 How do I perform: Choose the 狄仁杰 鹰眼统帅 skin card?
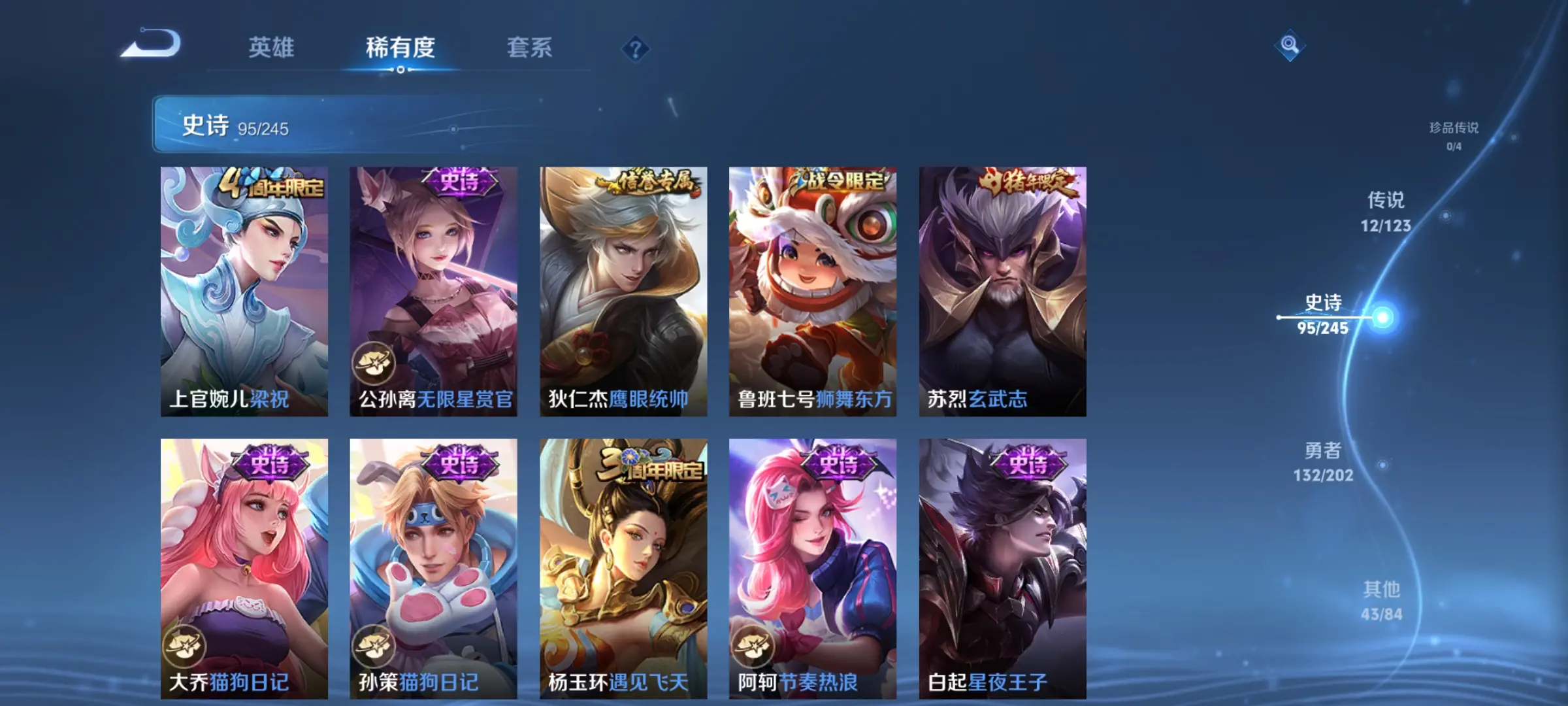tap(623, 291)
